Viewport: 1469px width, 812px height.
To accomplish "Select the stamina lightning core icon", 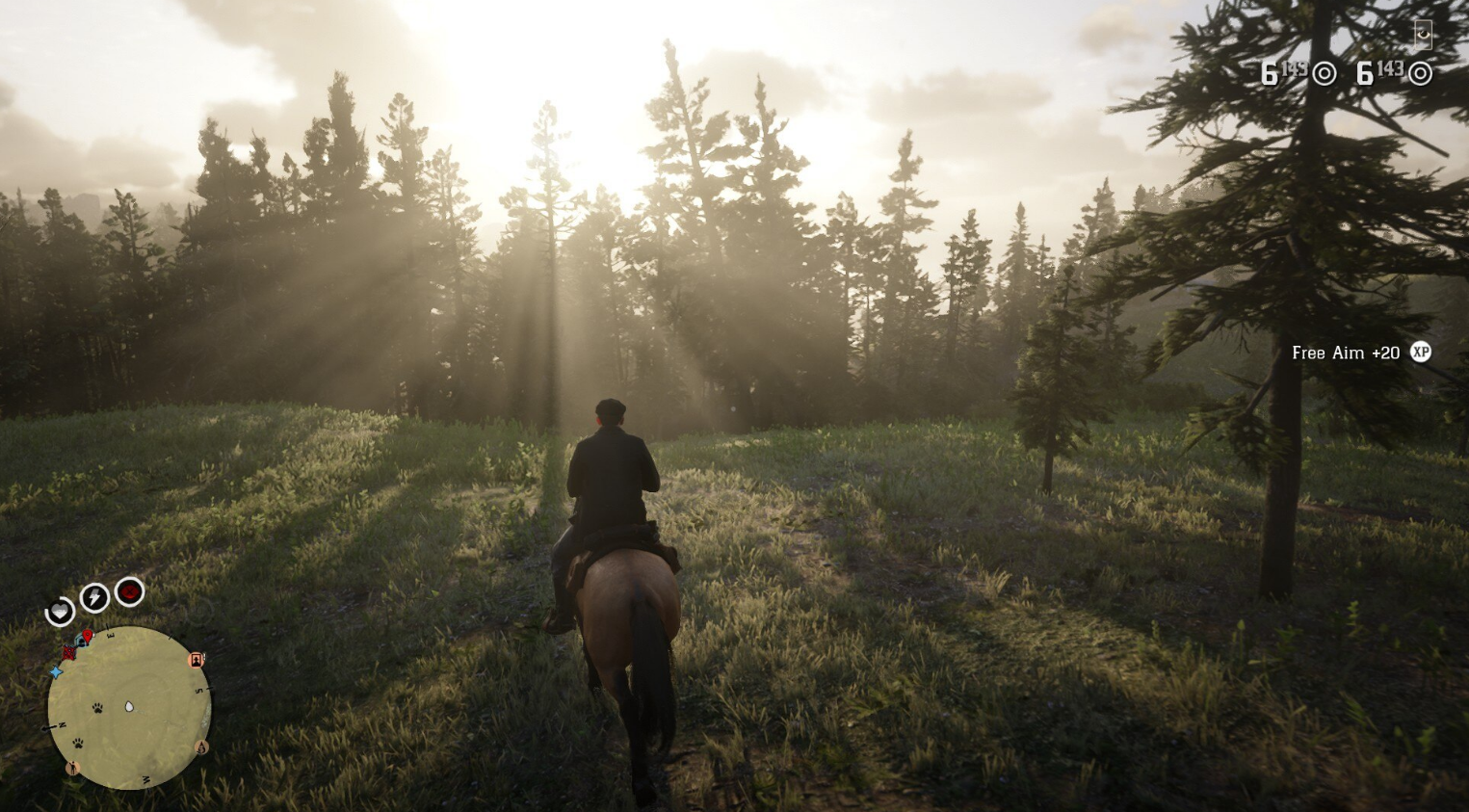I will tap(93, 597).
